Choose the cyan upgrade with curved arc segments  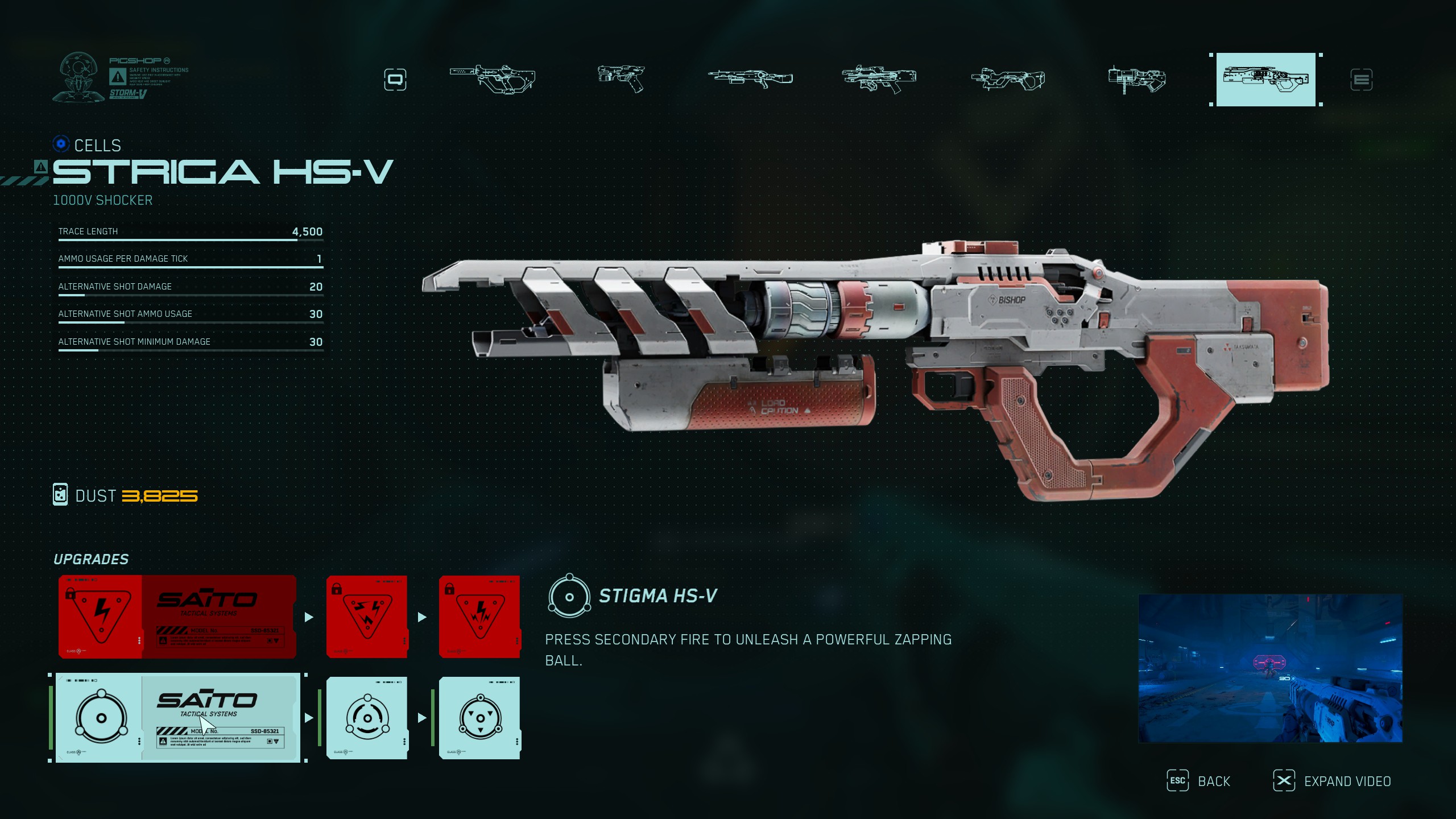(367, 718)
